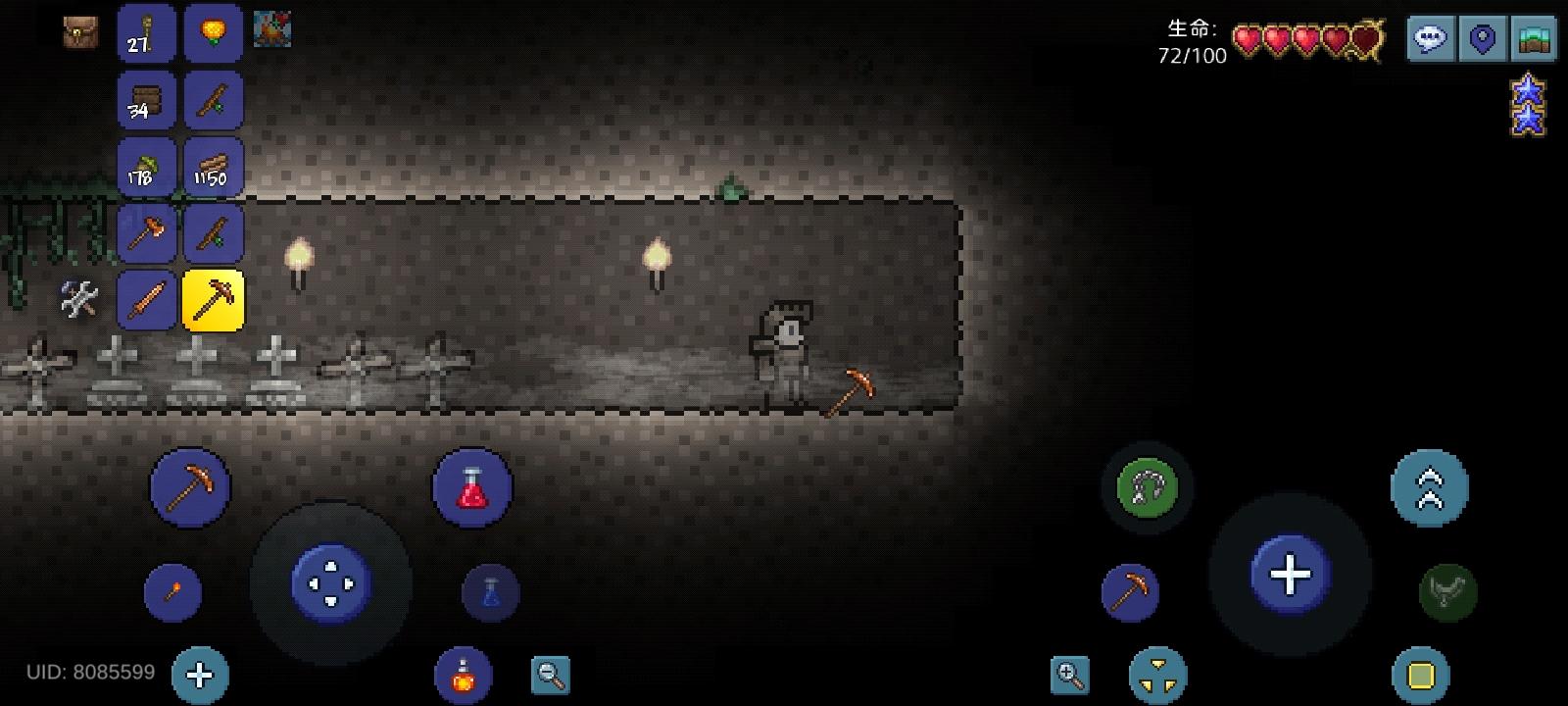Open the map pin icon
Viewport: 1568px width, 706px height.
[1482, 39]
